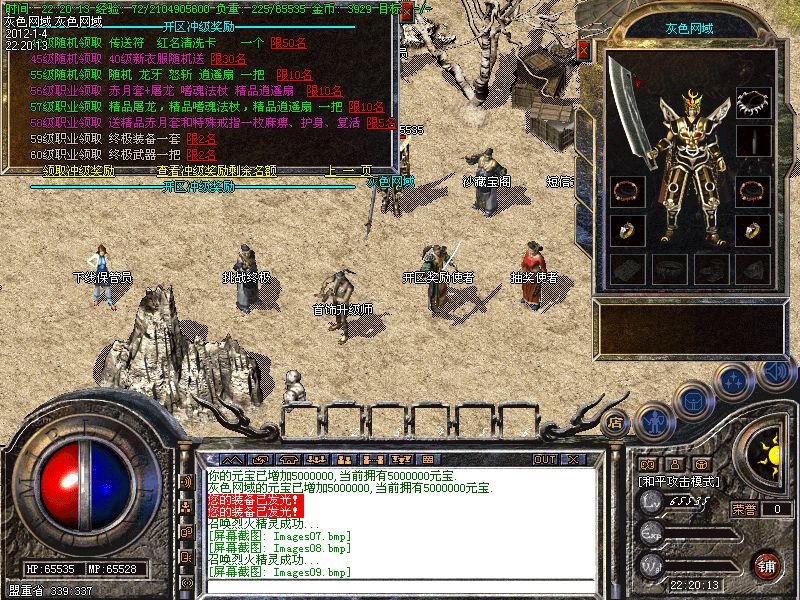View remaining level reward quotas
800x600 pixels.
tap(216, 171)
